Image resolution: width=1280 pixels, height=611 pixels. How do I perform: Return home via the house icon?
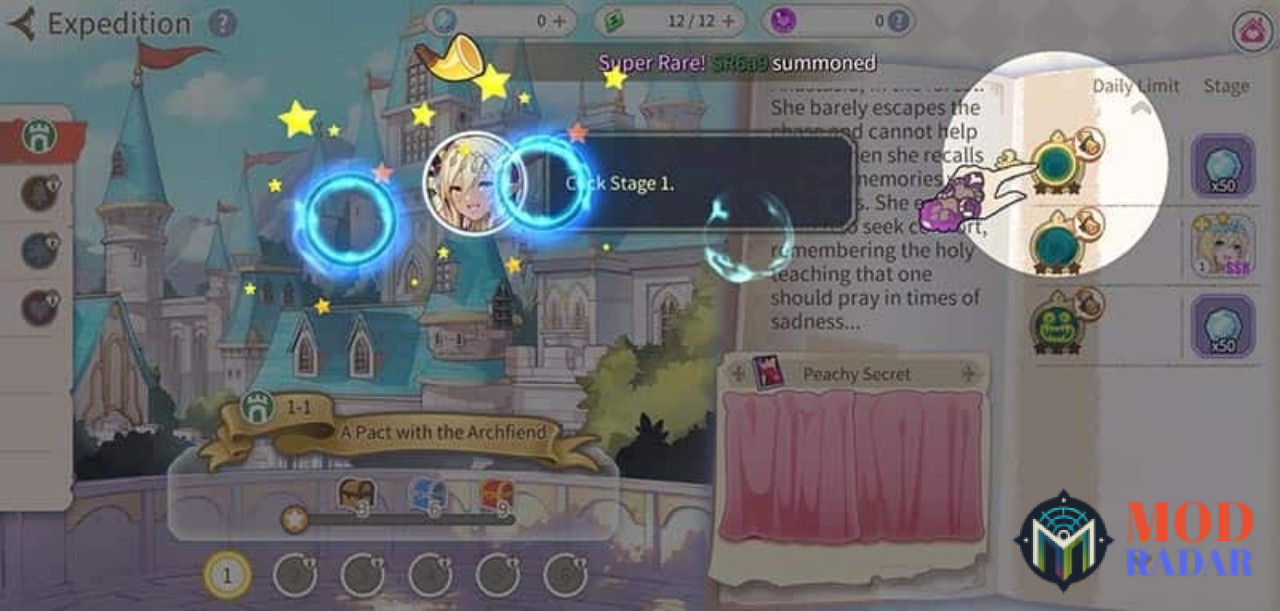(1250, 31)
